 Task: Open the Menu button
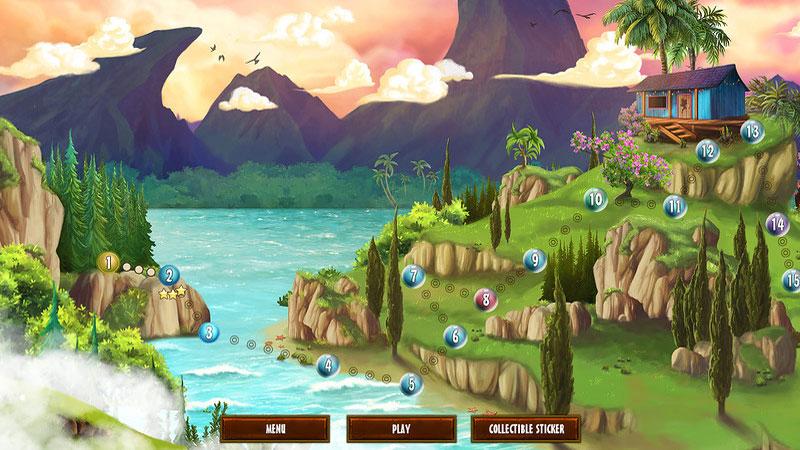(275, 429)
